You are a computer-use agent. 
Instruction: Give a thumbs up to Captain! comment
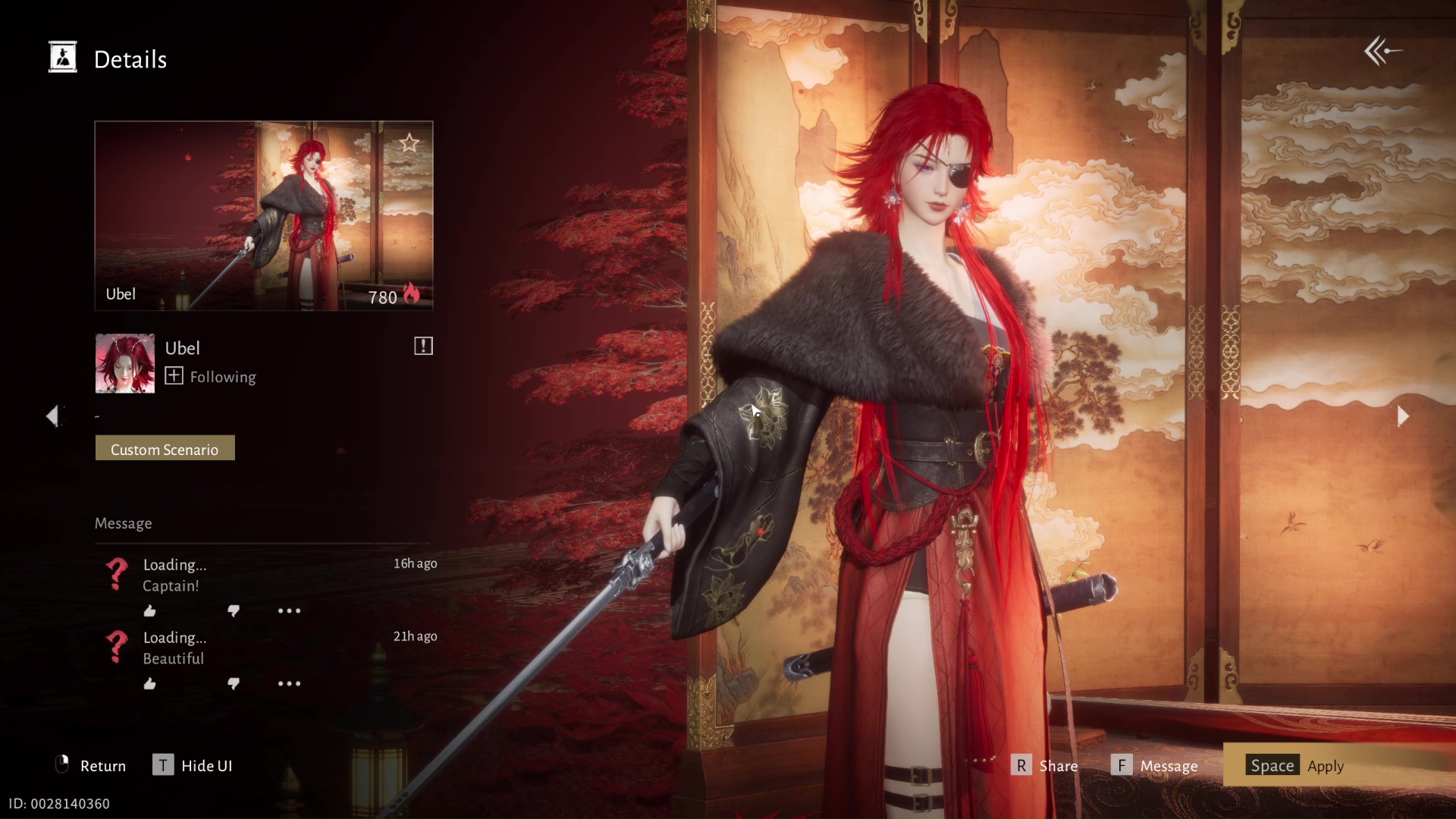click(x=149, y=610)
